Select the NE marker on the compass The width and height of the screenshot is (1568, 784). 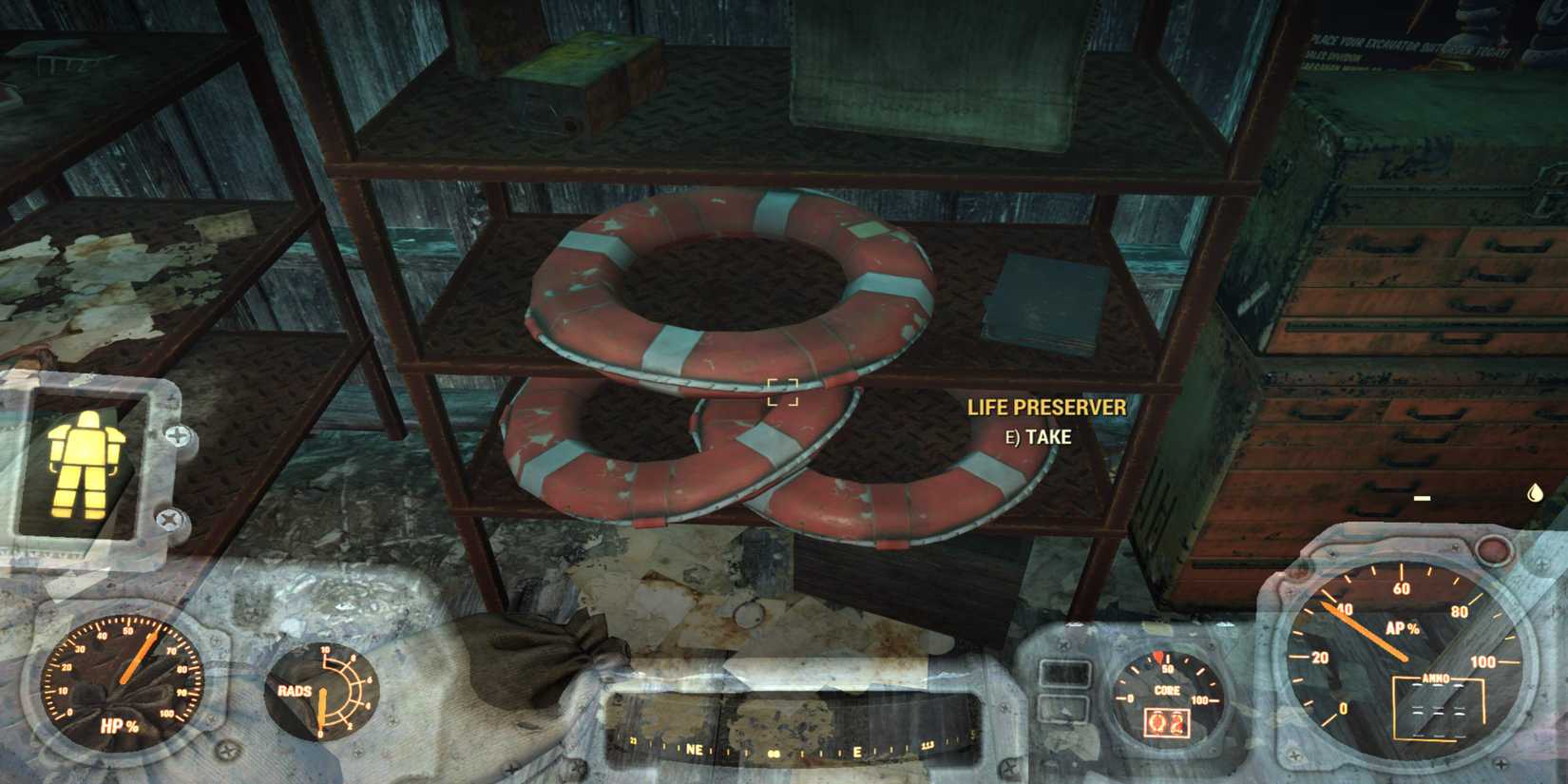[x=695, y=750]
